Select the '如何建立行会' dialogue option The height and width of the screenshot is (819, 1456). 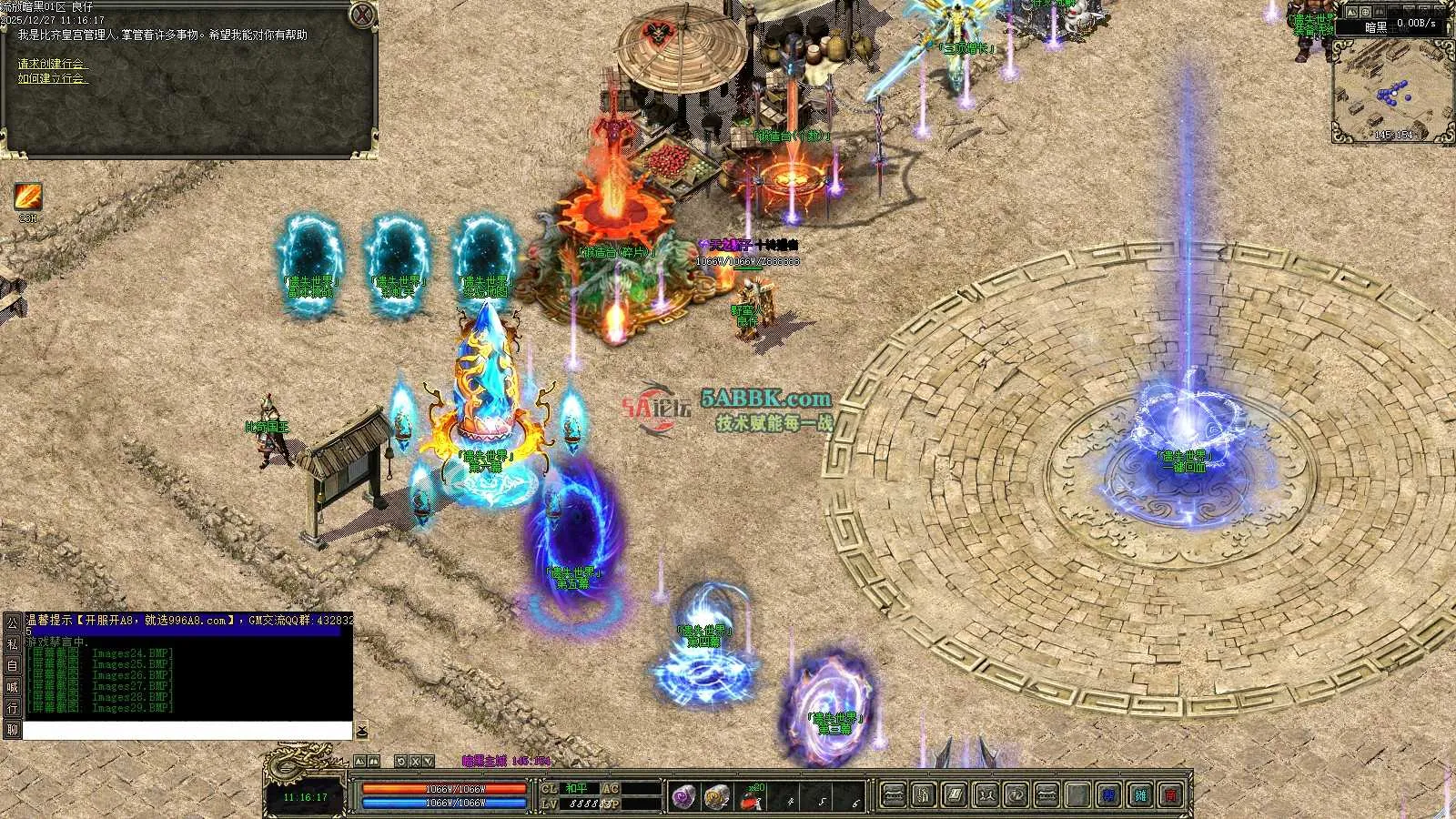(x=53, y=78)
